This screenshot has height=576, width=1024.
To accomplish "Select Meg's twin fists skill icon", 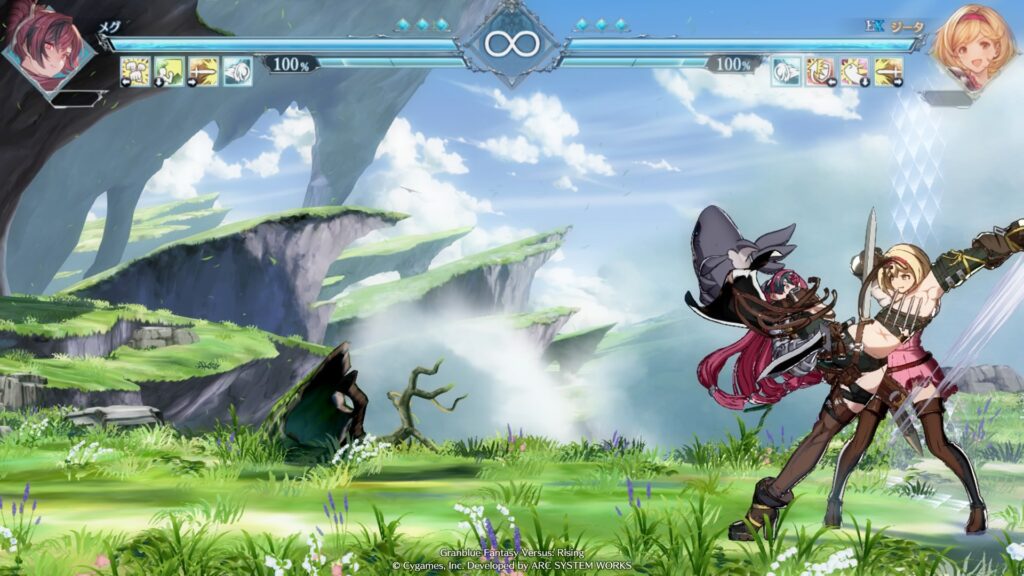I will [136, 71].
